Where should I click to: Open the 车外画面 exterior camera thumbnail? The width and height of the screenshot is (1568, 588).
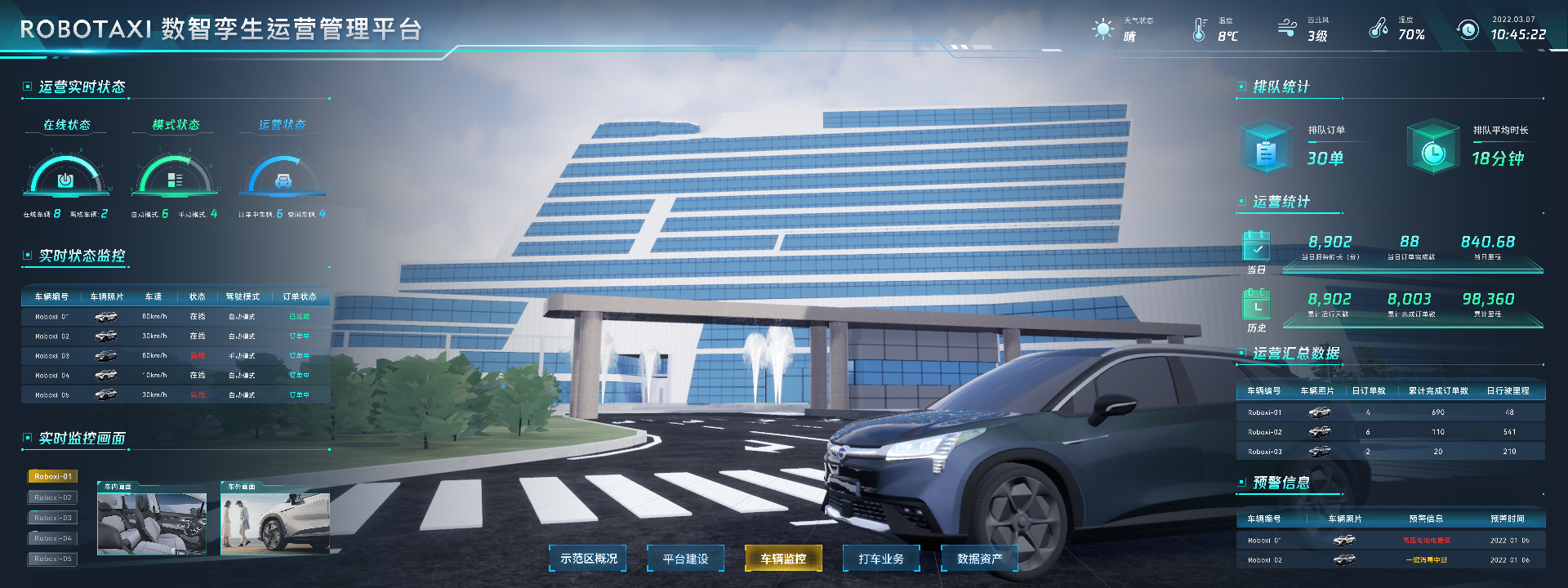pos(275,523)
